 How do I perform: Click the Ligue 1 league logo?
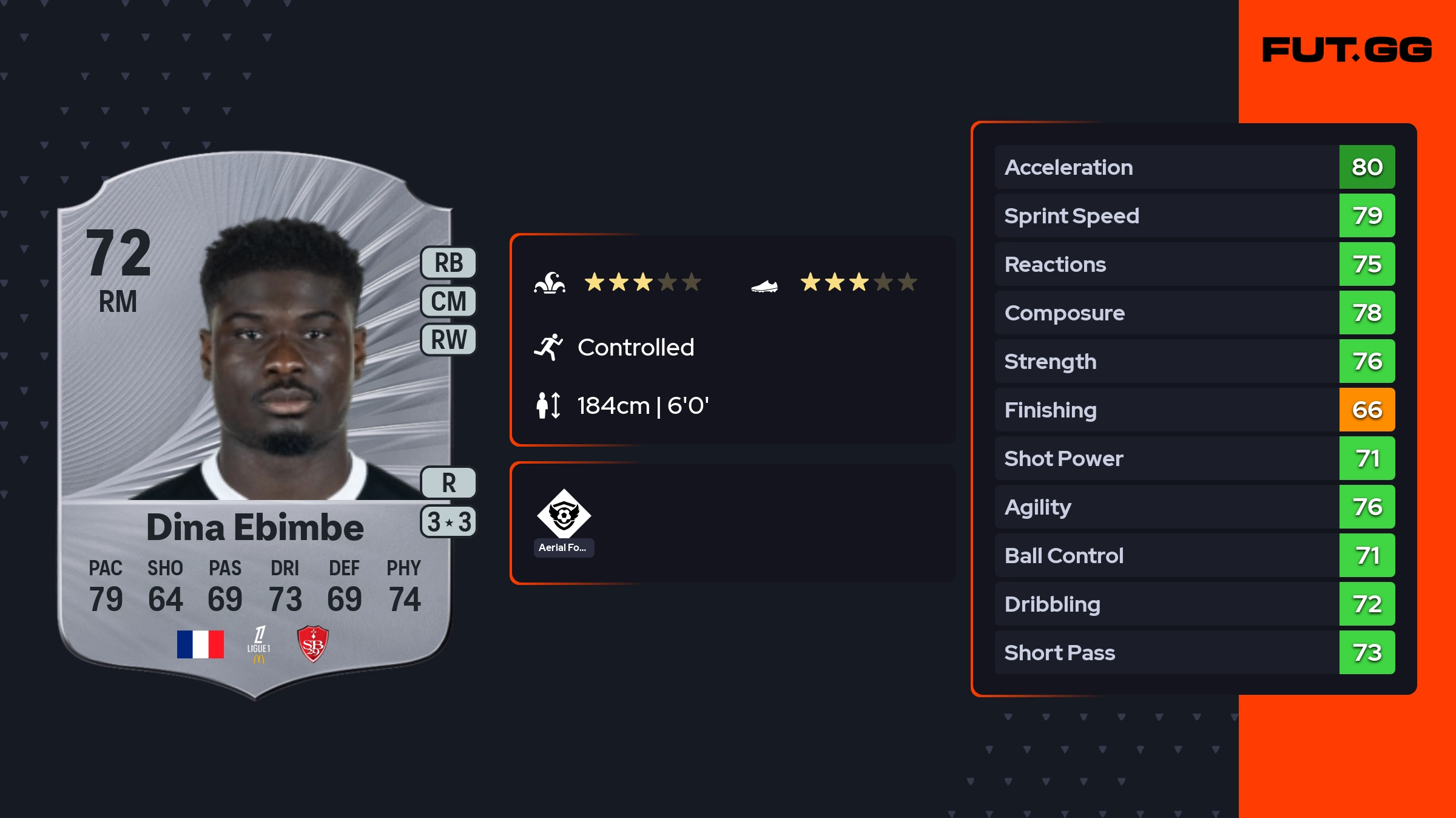point(259,644)
